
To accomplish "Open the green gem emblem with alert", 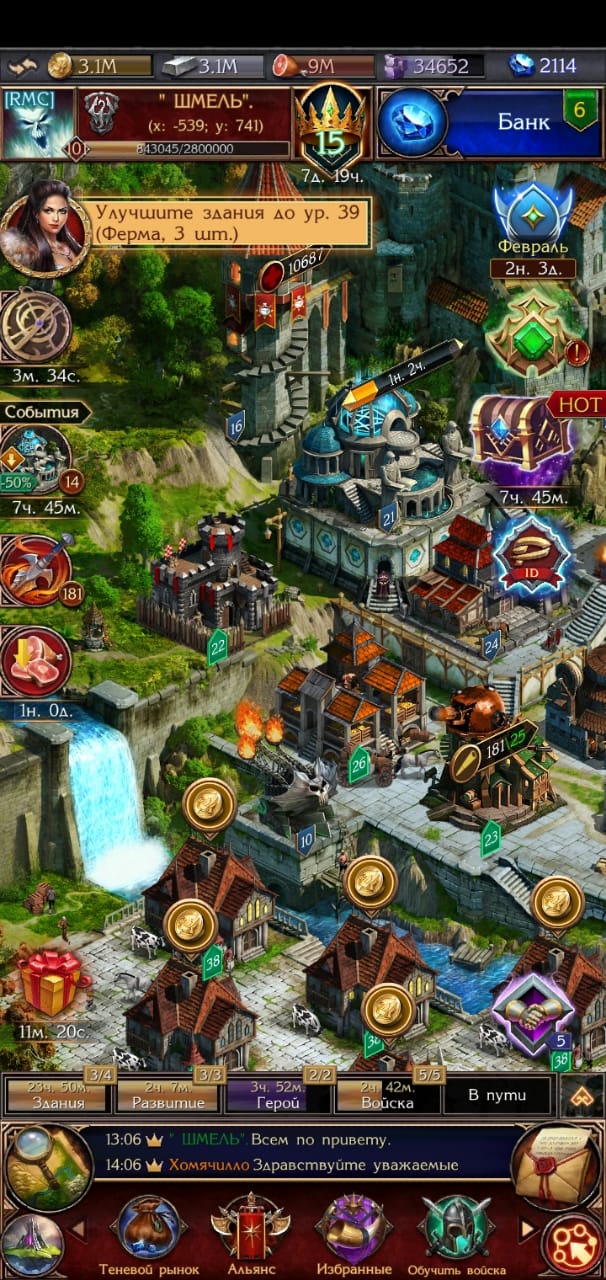I will coord(533,337).
